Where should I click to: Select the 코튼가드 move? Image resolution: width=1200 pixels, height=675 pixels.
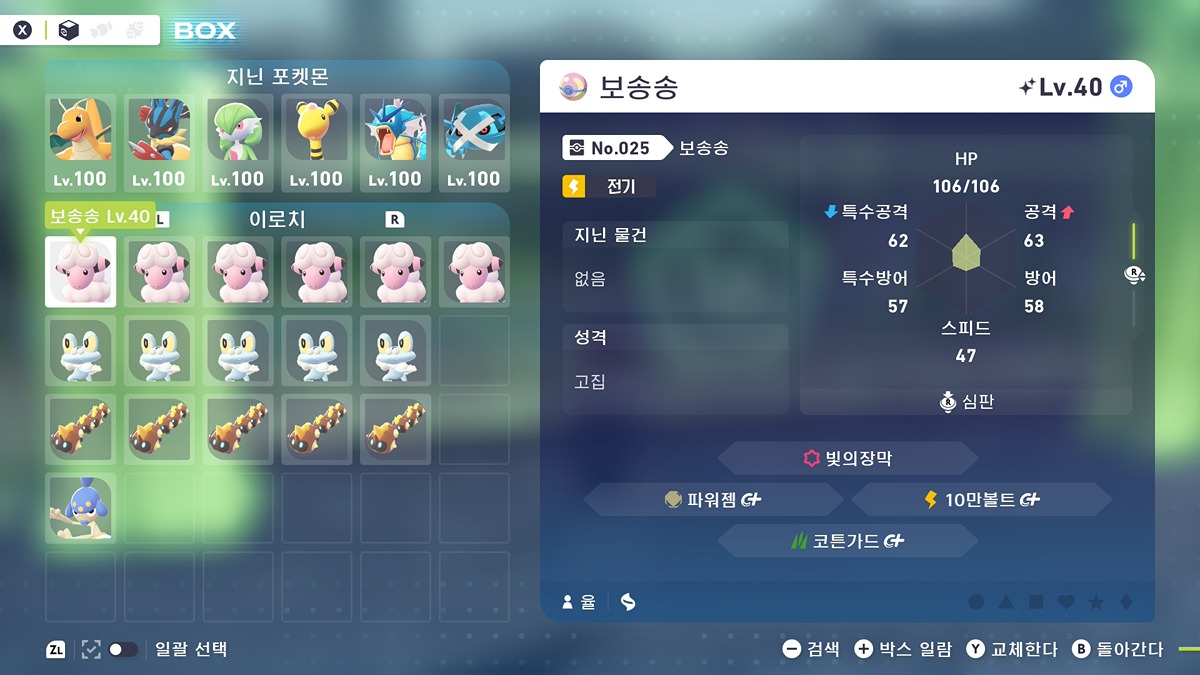click(x=848, y=541)
